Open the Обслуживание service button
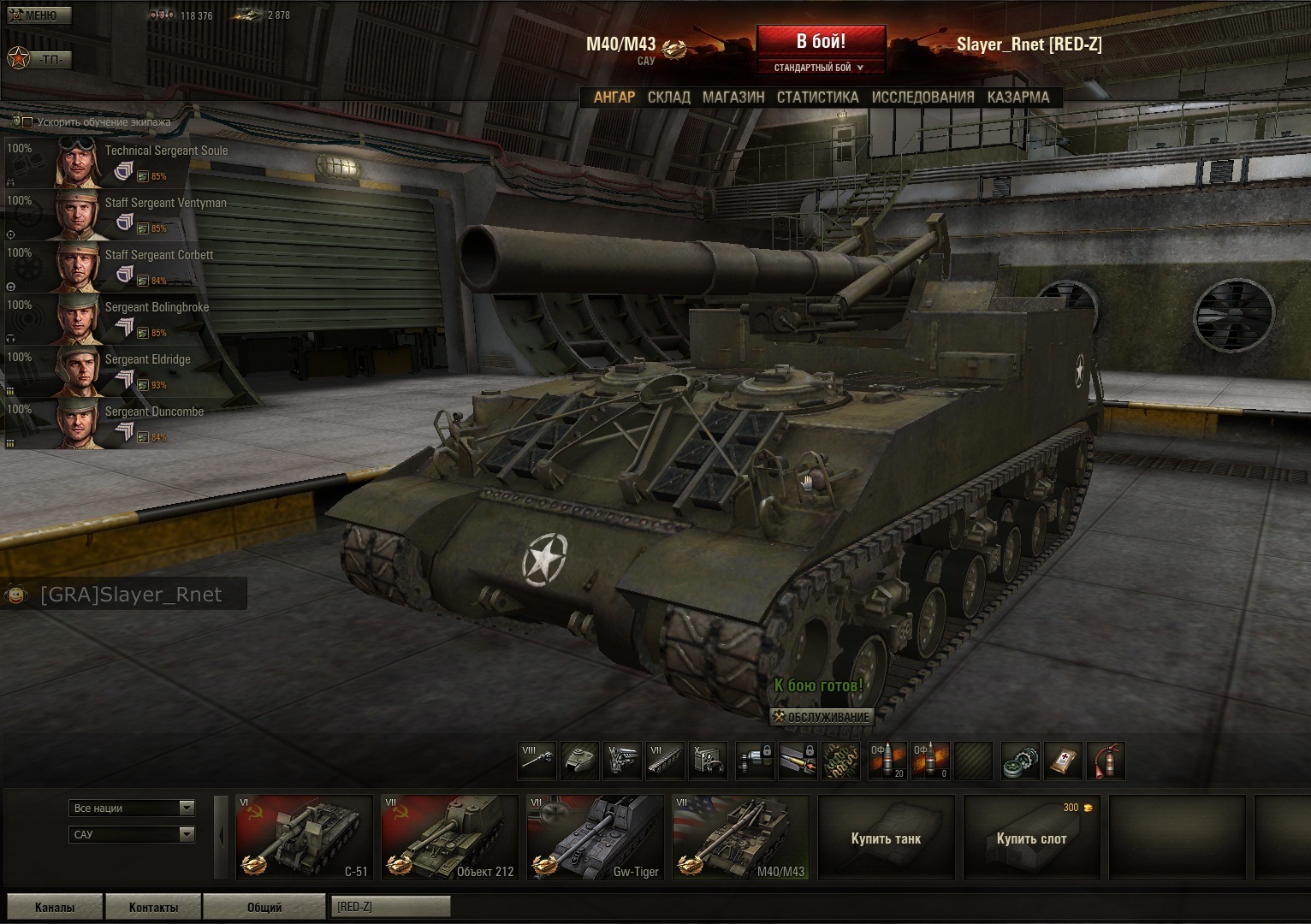 click(822, 717)
